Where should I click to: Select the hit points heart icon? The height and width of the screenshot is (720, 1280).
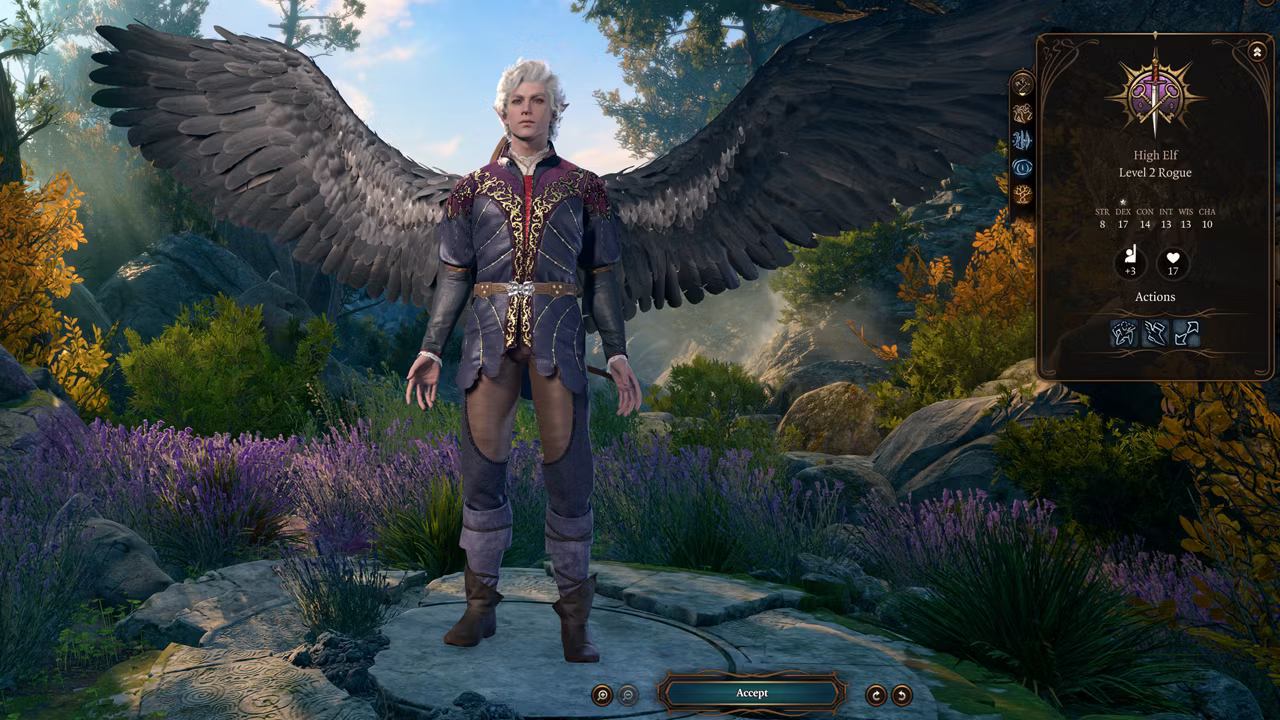[1173, 265]
